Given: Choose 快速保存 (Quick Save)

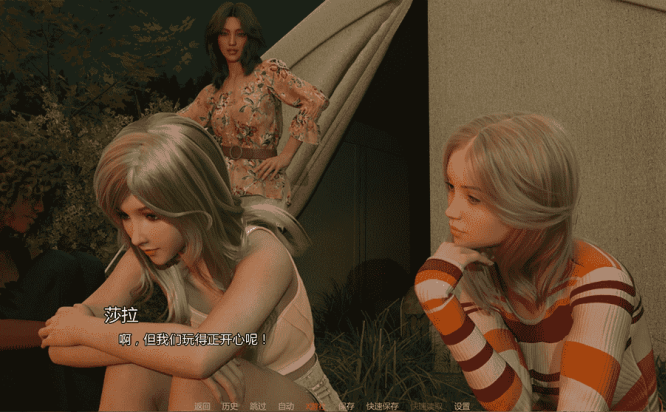Looking at the screenshot, I should pyautogui.click(x=382, y=406).
